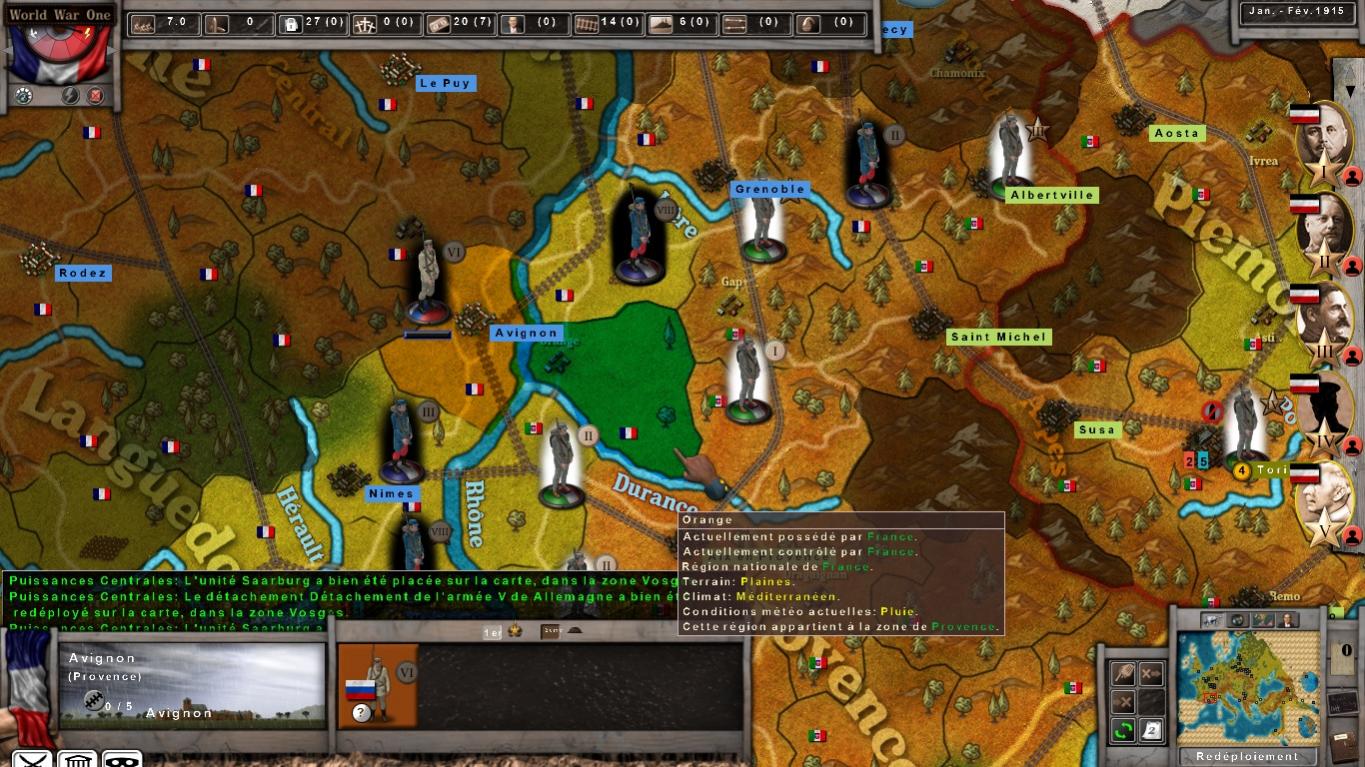Screen dimensions: 1365x767
Task: Click the Avignon region info panel
Action: click(192, 685)
